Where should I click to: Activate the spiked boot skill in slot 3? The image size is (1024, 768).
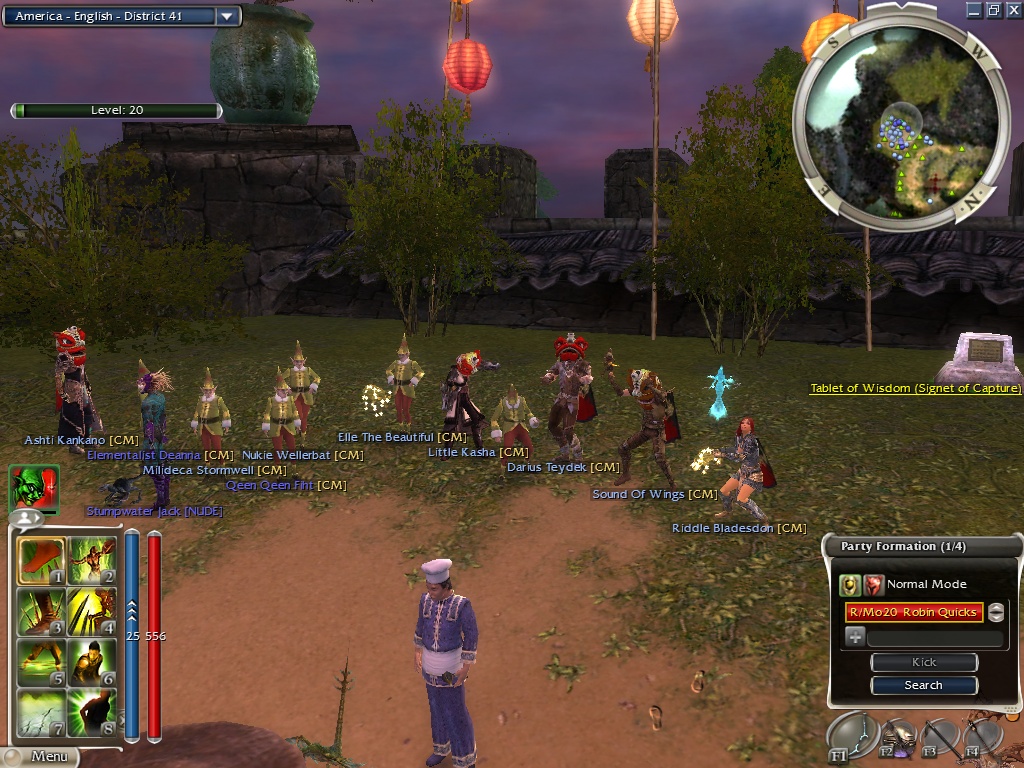[x=41, y=612]
